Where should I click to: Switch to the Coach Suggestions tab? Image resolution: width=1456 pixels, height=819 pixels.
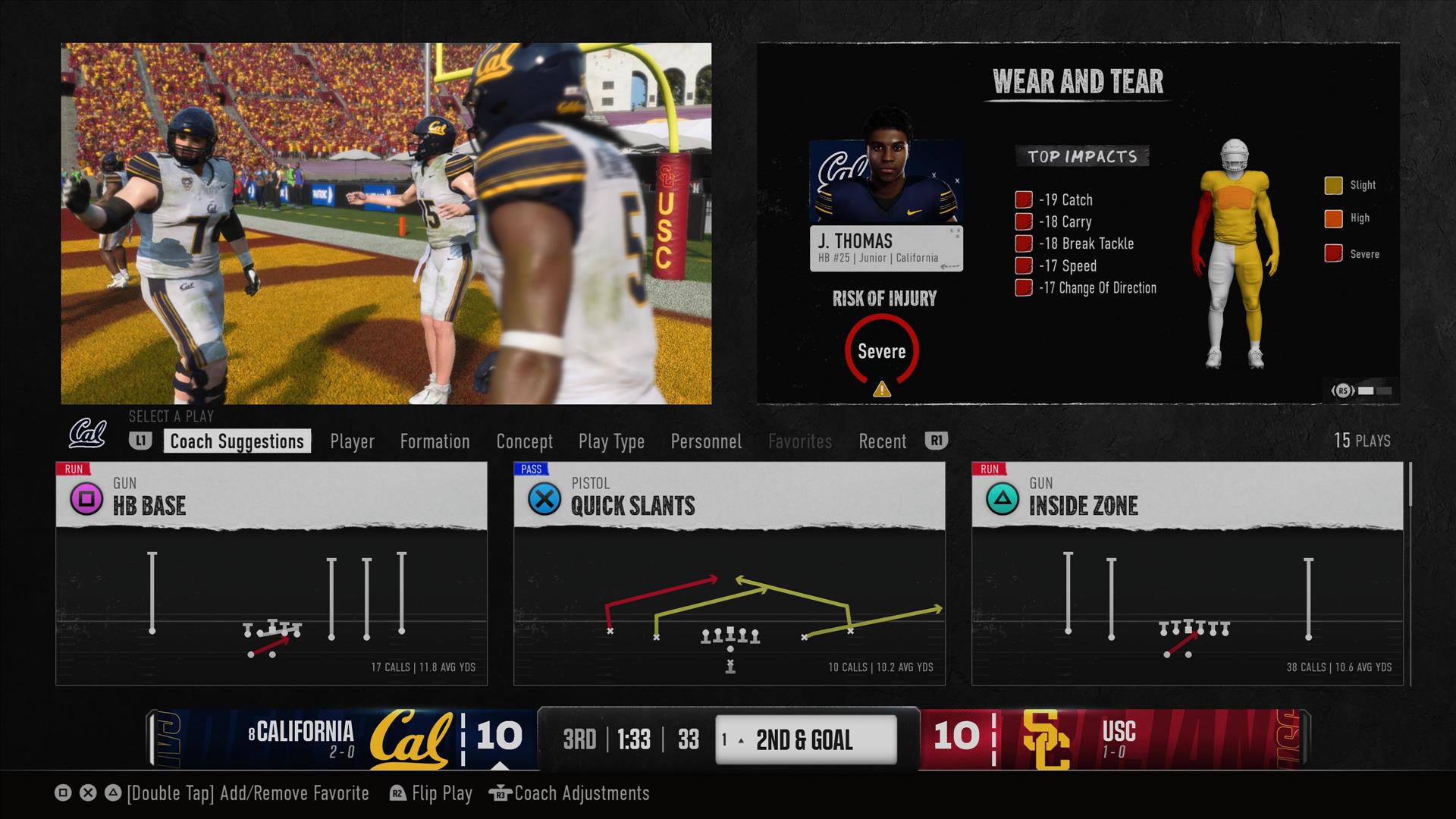[x=237, y=441]
